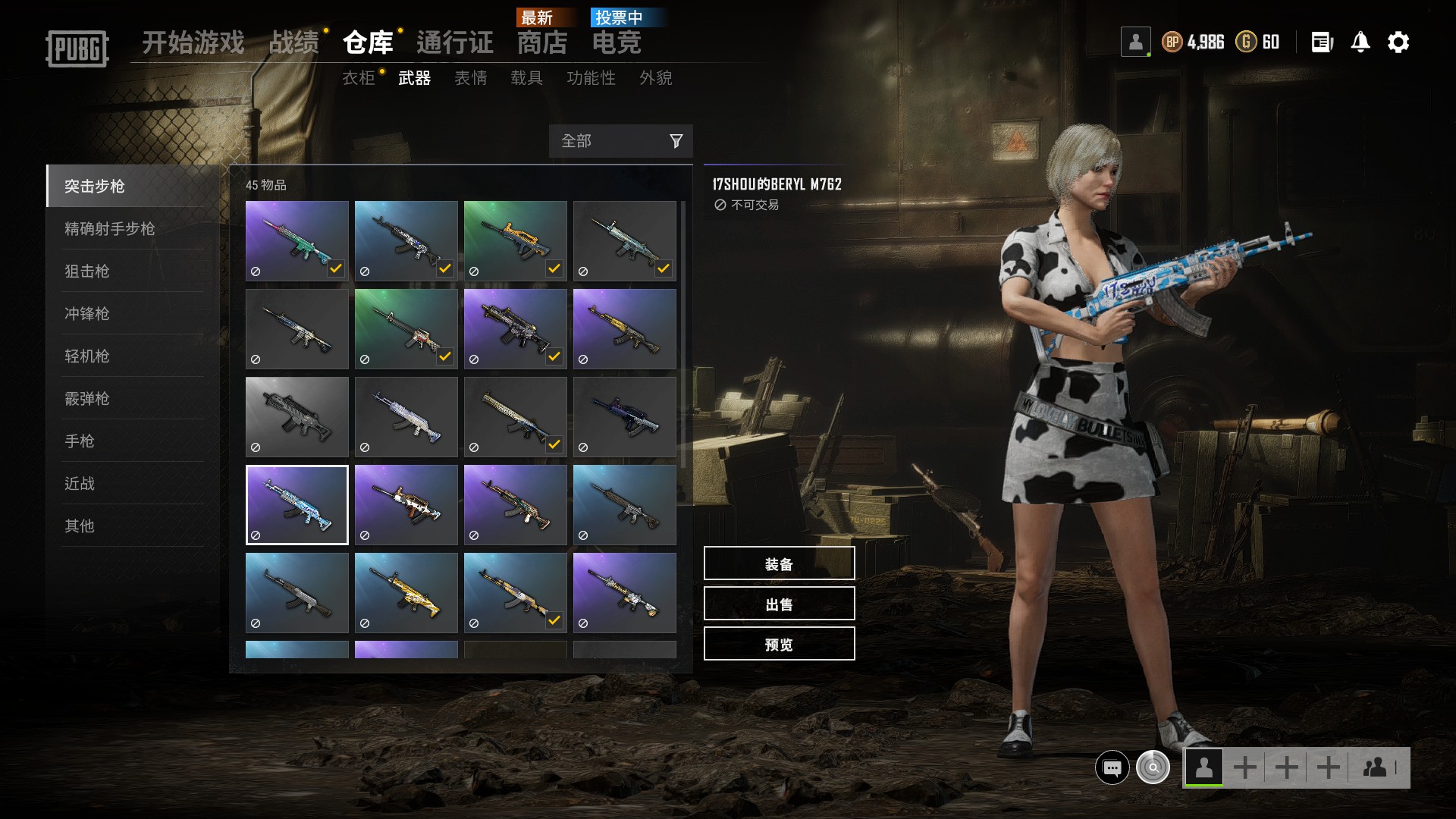The height and width of the screenshot is (819, 1456).
Task: Go to the 商店 store tab
Action: [542, 42]
